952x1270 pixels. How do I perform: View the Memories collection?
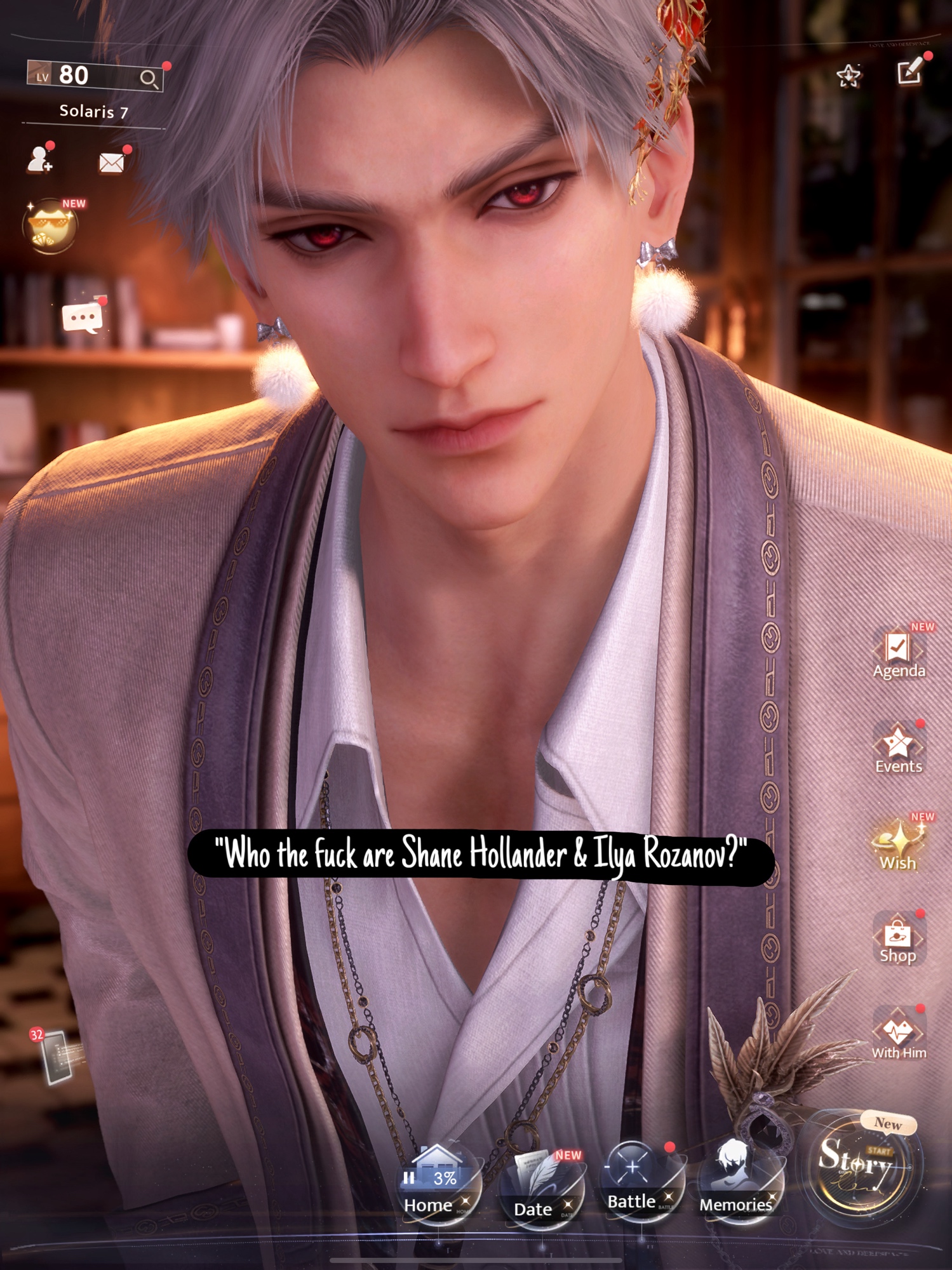tap(737, 1184)
